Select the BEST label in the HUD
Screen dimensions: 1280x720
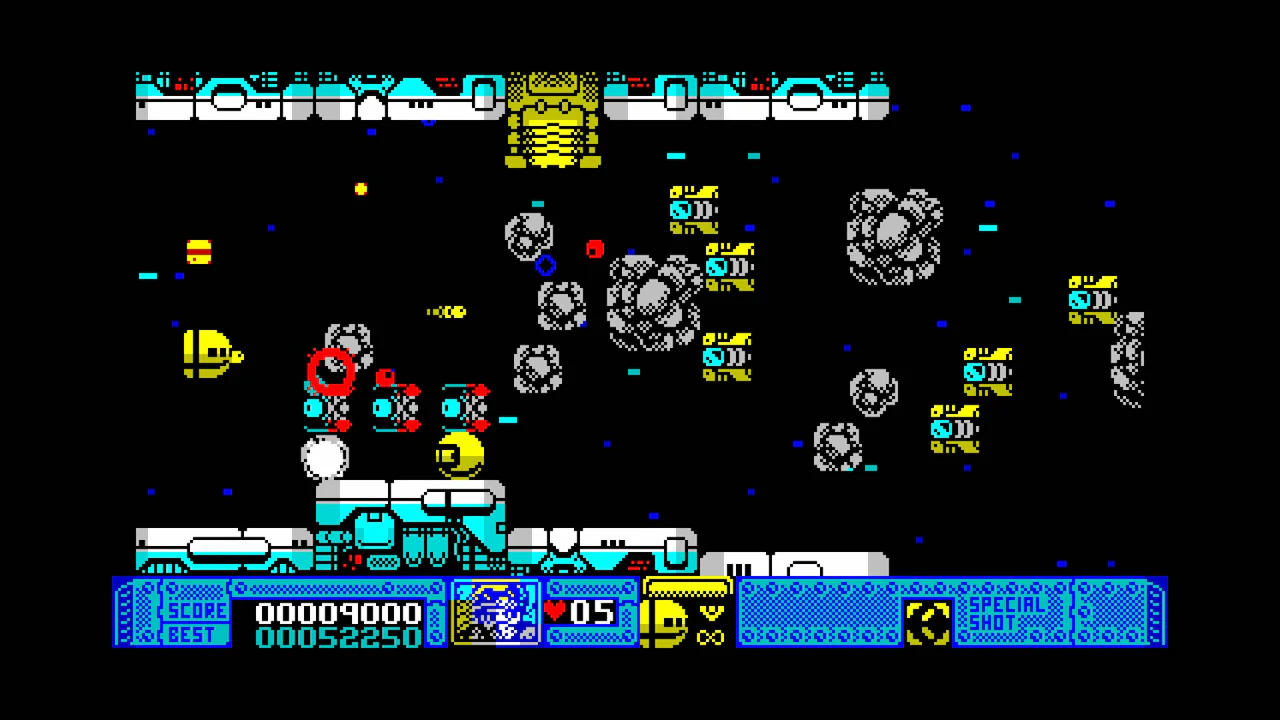pos(193,634)
